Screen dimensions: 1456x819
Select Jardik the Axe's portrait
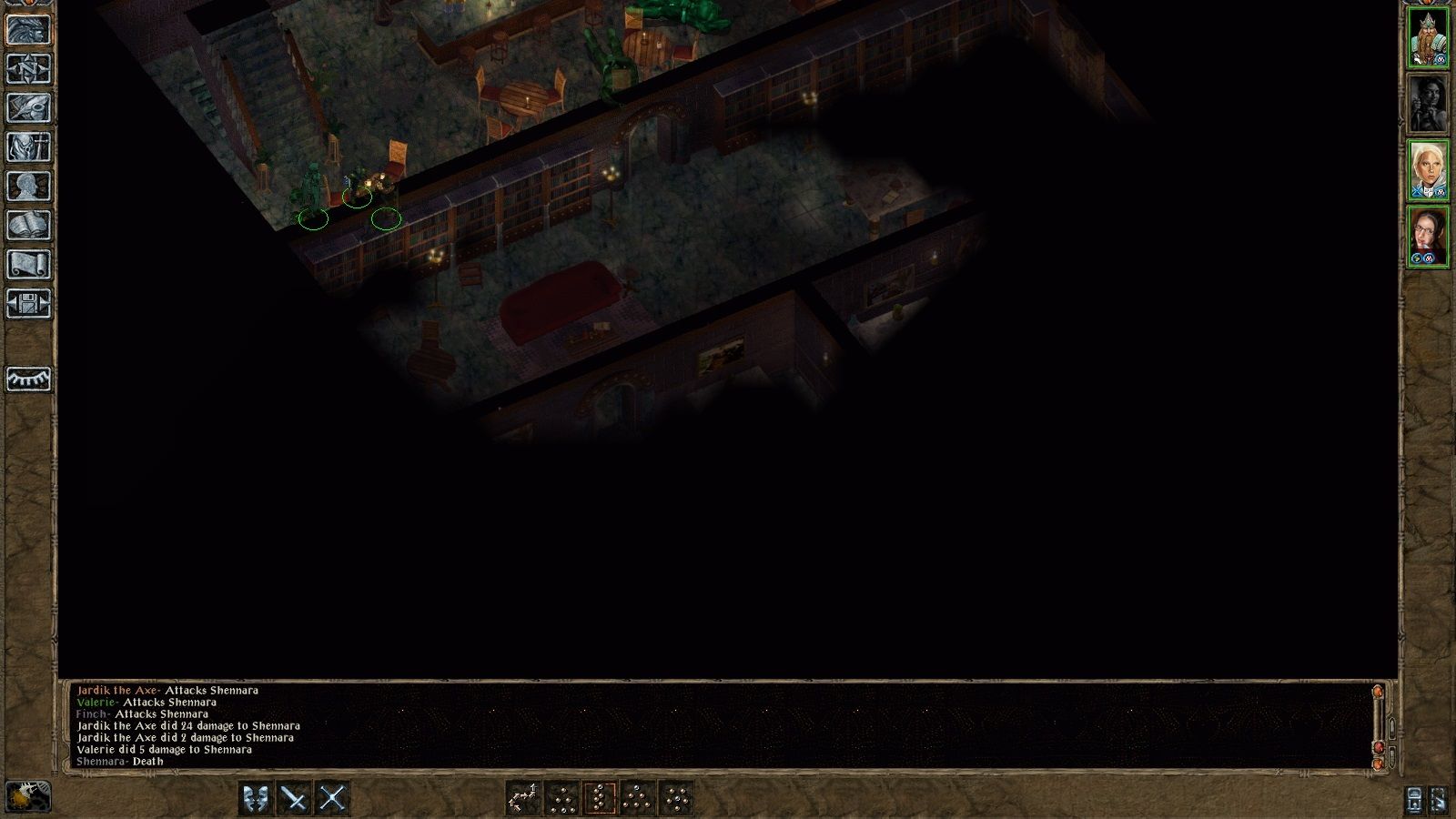[x=1429, y=35]
